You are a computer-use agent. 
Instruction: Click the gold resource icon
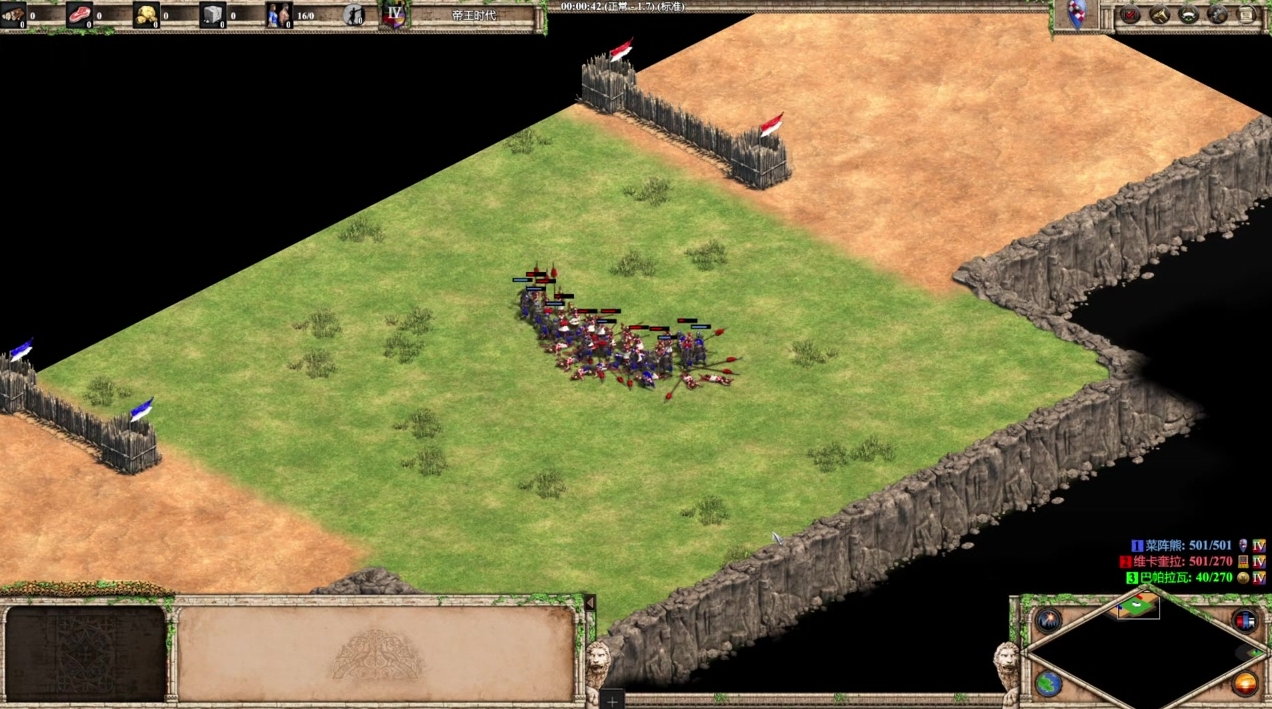click(146, 15)
